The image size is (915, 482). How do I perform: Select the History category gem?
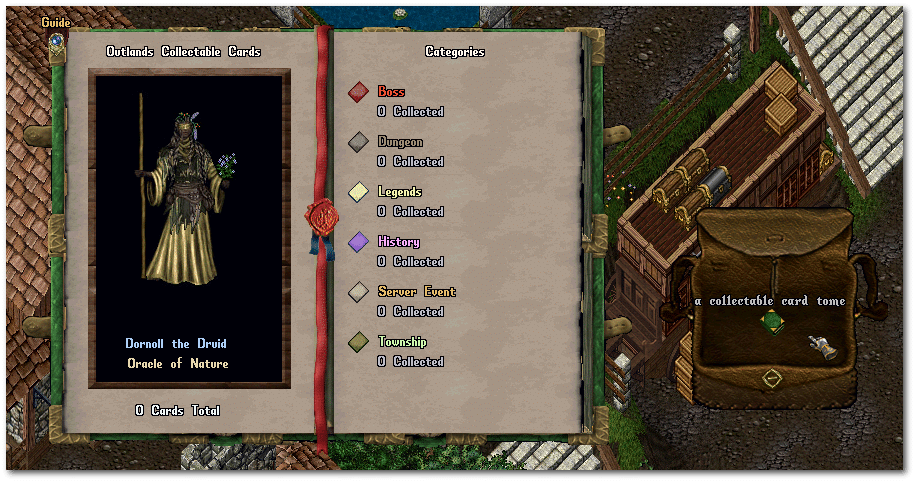pos(359,242)
